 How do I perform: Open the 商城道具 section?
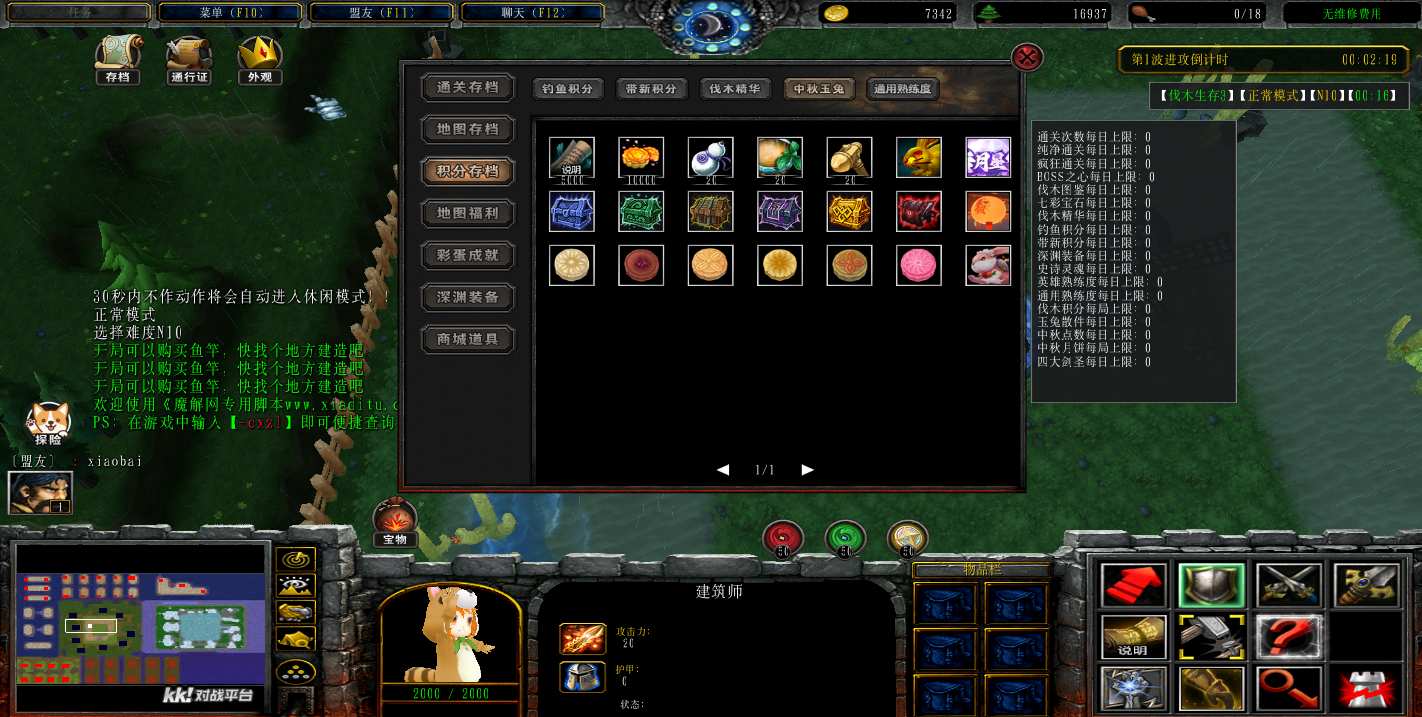pyautogui.click(x=467, y=339)
